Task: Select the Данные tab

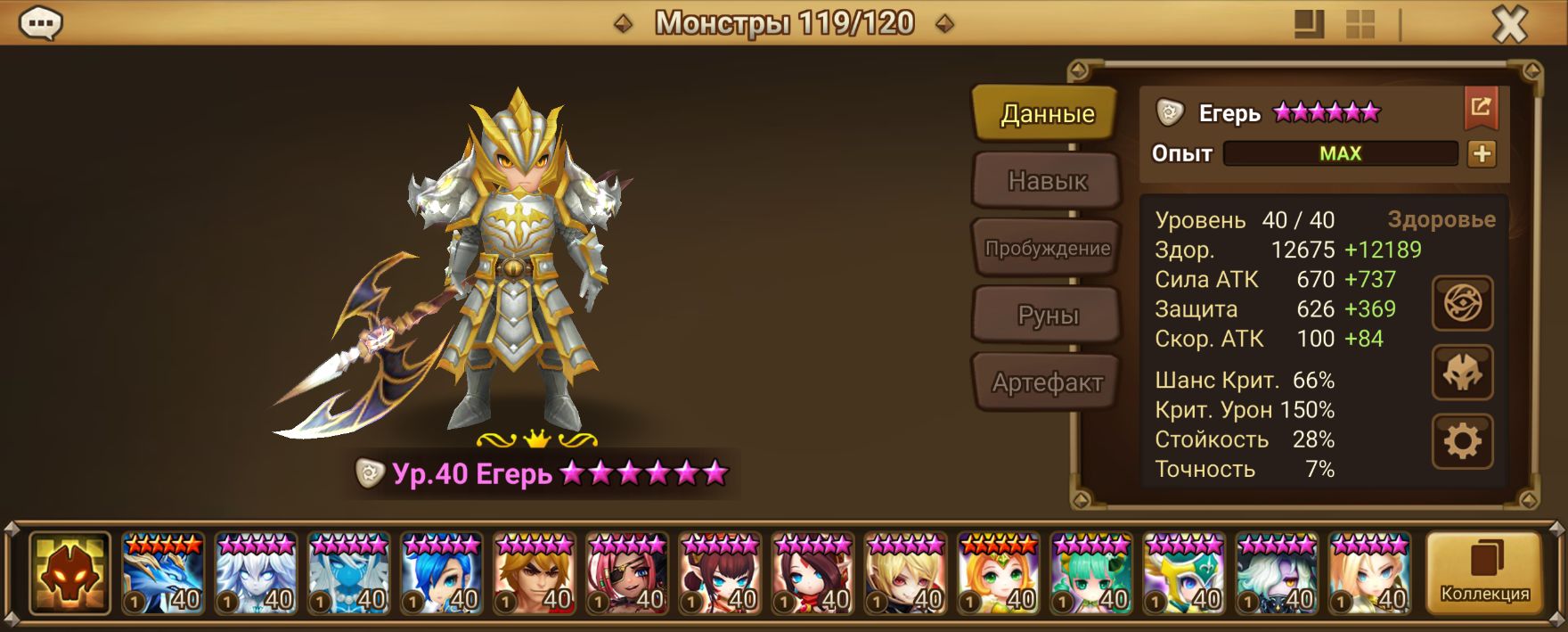Action: [1047, 113]
